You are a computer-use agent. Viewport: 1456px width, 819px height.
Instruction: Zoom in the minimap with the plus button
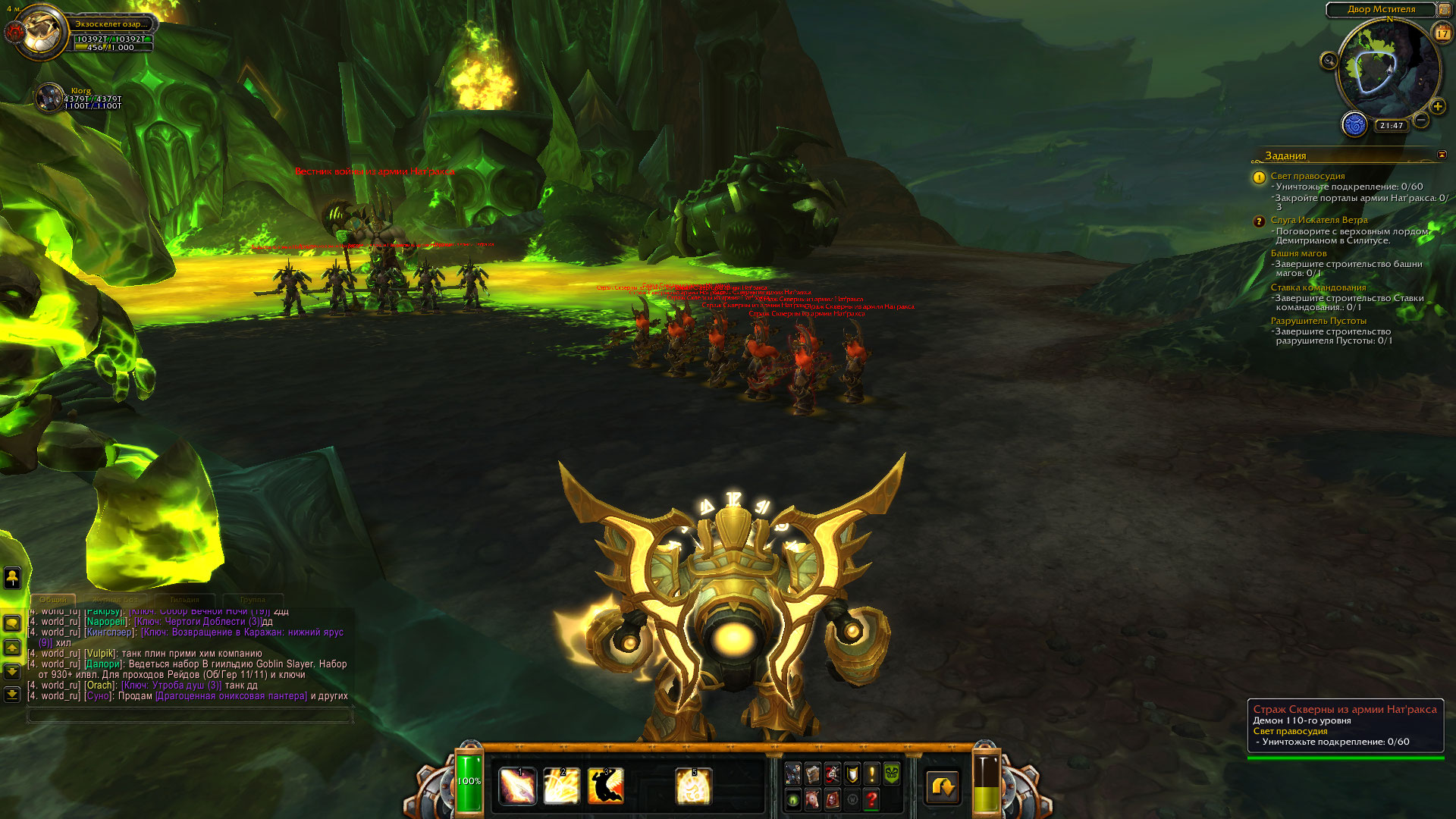tap(1438, 106)
